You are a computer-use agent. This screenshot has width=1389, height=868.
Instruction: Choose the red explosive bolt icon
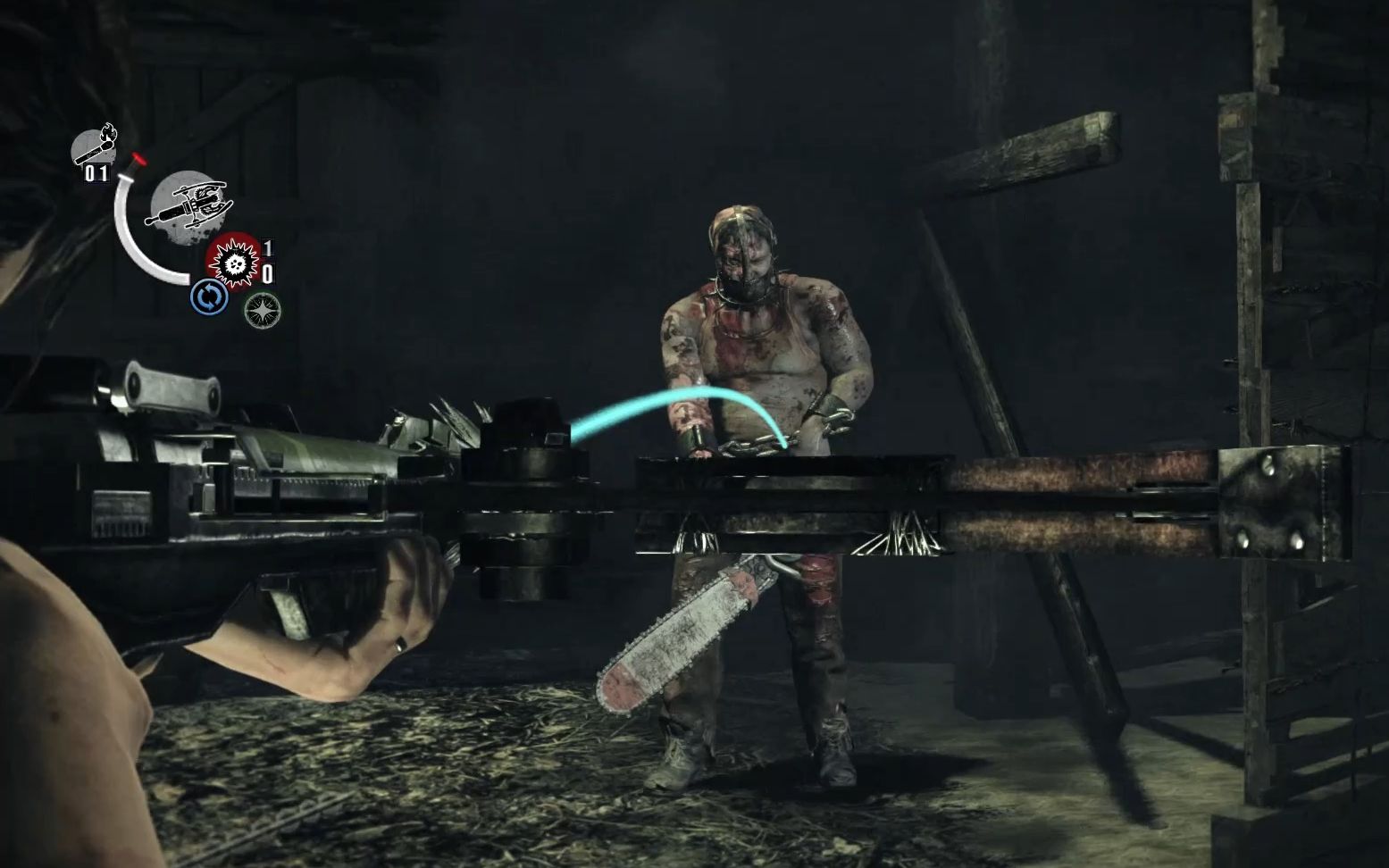(233, 261)
